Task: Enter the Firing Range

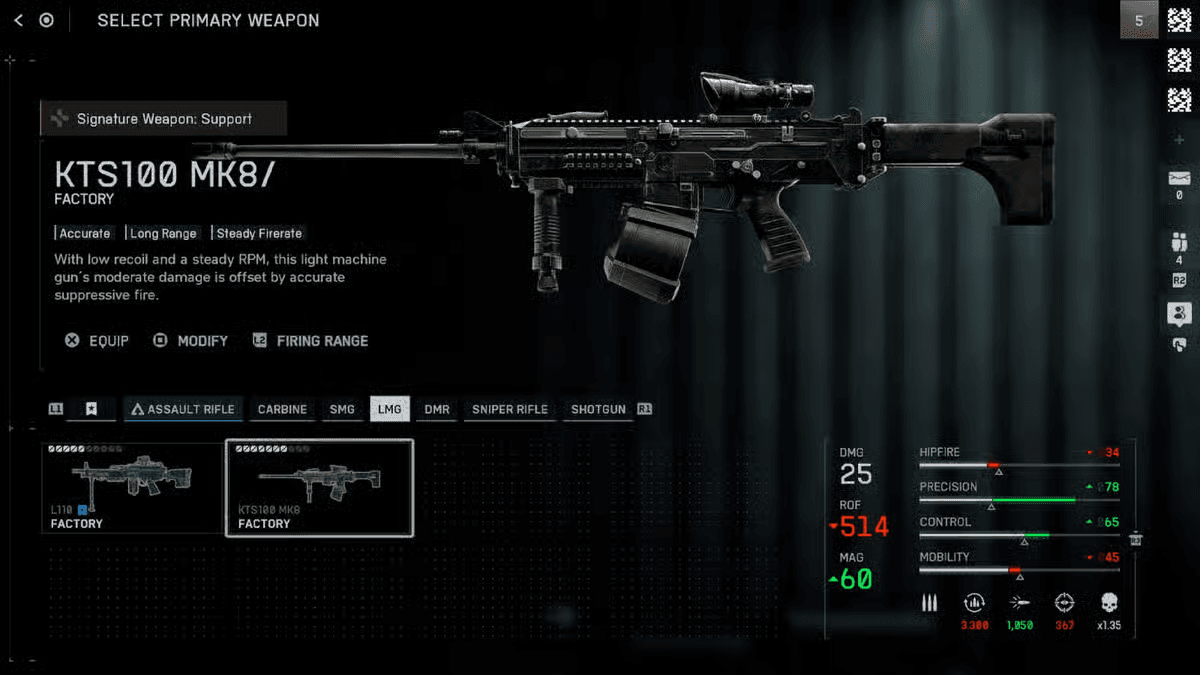Action: tap(311, 341)
